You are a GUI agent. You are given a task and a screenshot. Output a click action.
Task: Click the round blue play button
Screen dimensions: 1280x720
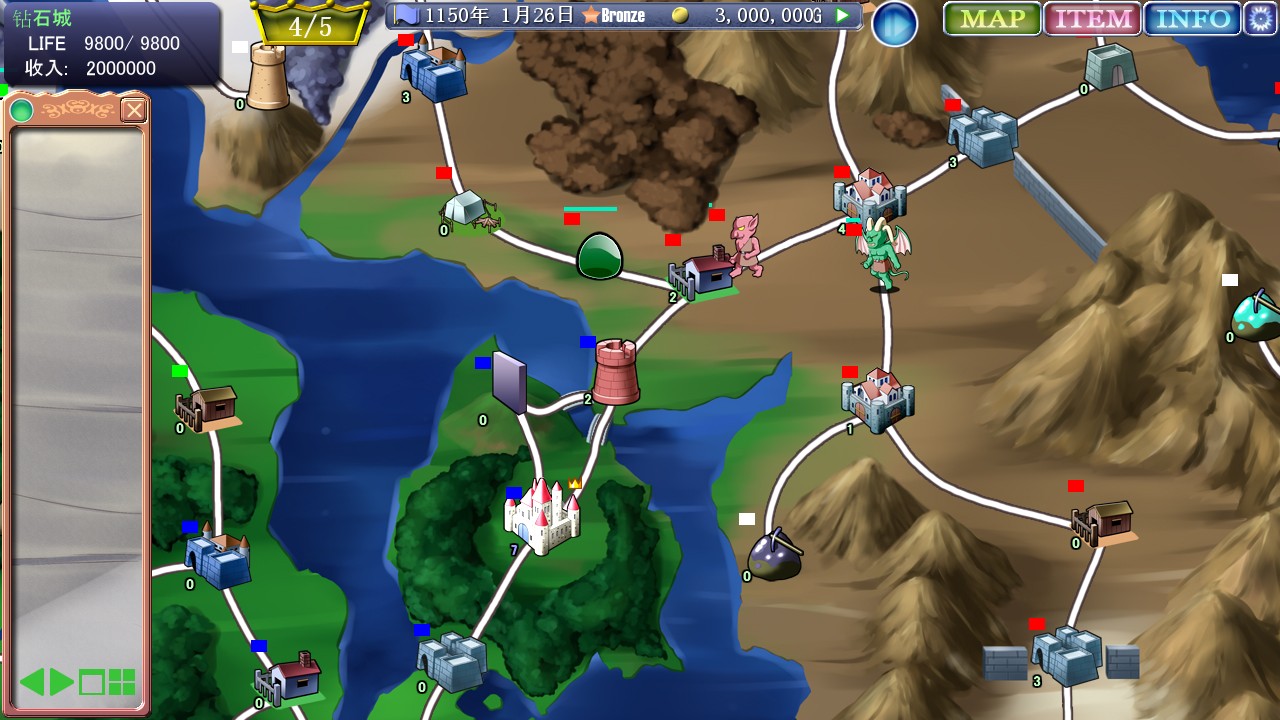pyautogui.click(x=894, y=24)
